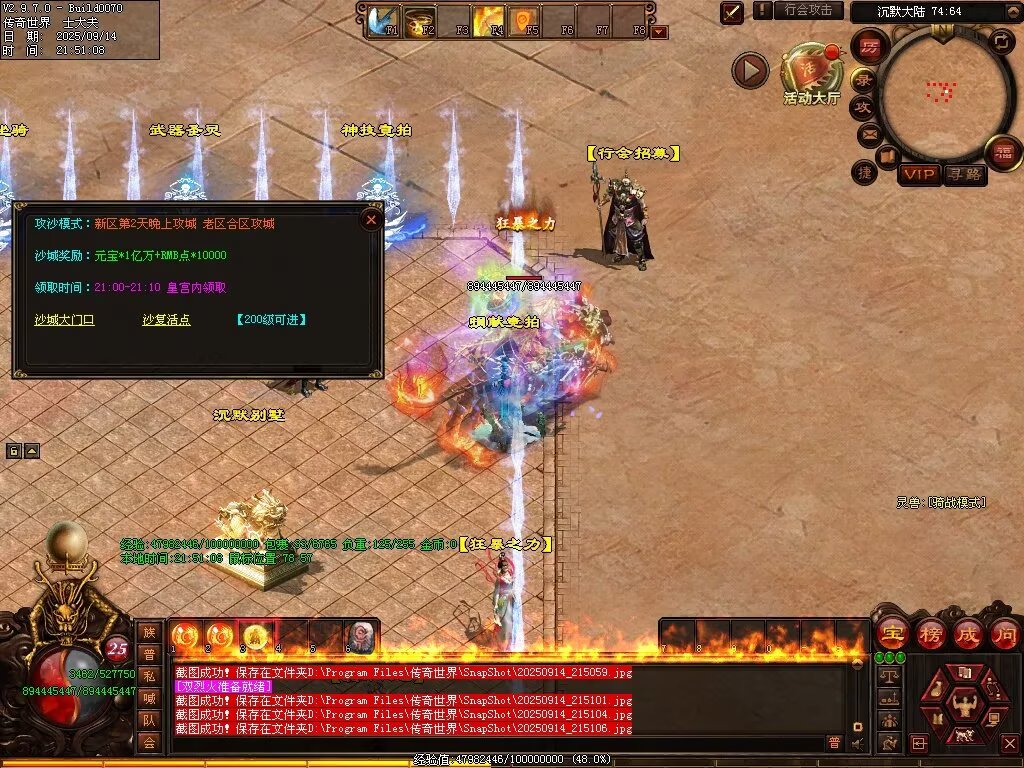The image size is (1024, 768).
Task: Click the round play arrow button
Action: [x=750, y=70]
